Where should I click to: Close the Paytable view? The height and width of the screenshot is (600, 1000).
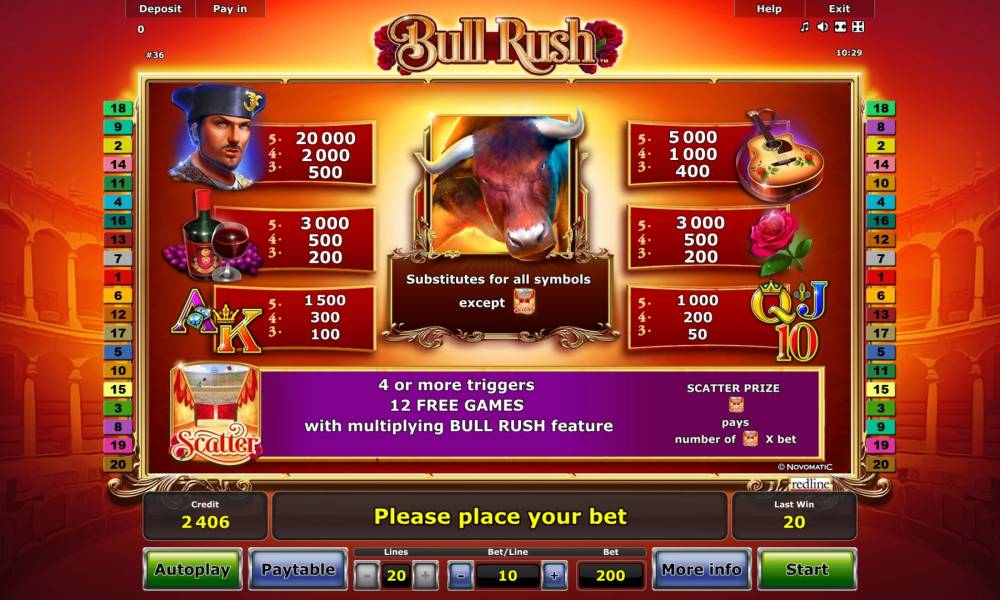point(297,569)
